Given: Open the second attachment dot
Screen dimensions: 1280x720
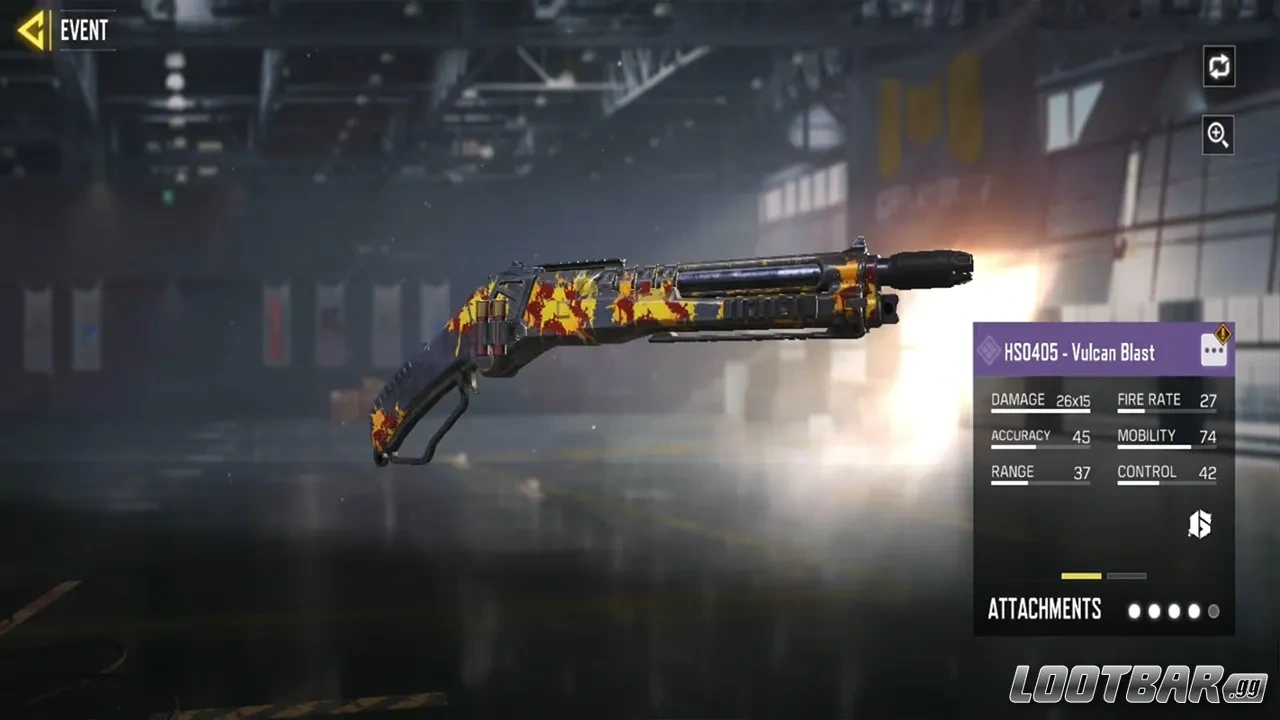Looking at the screenshot, I should click(1155, 610).
